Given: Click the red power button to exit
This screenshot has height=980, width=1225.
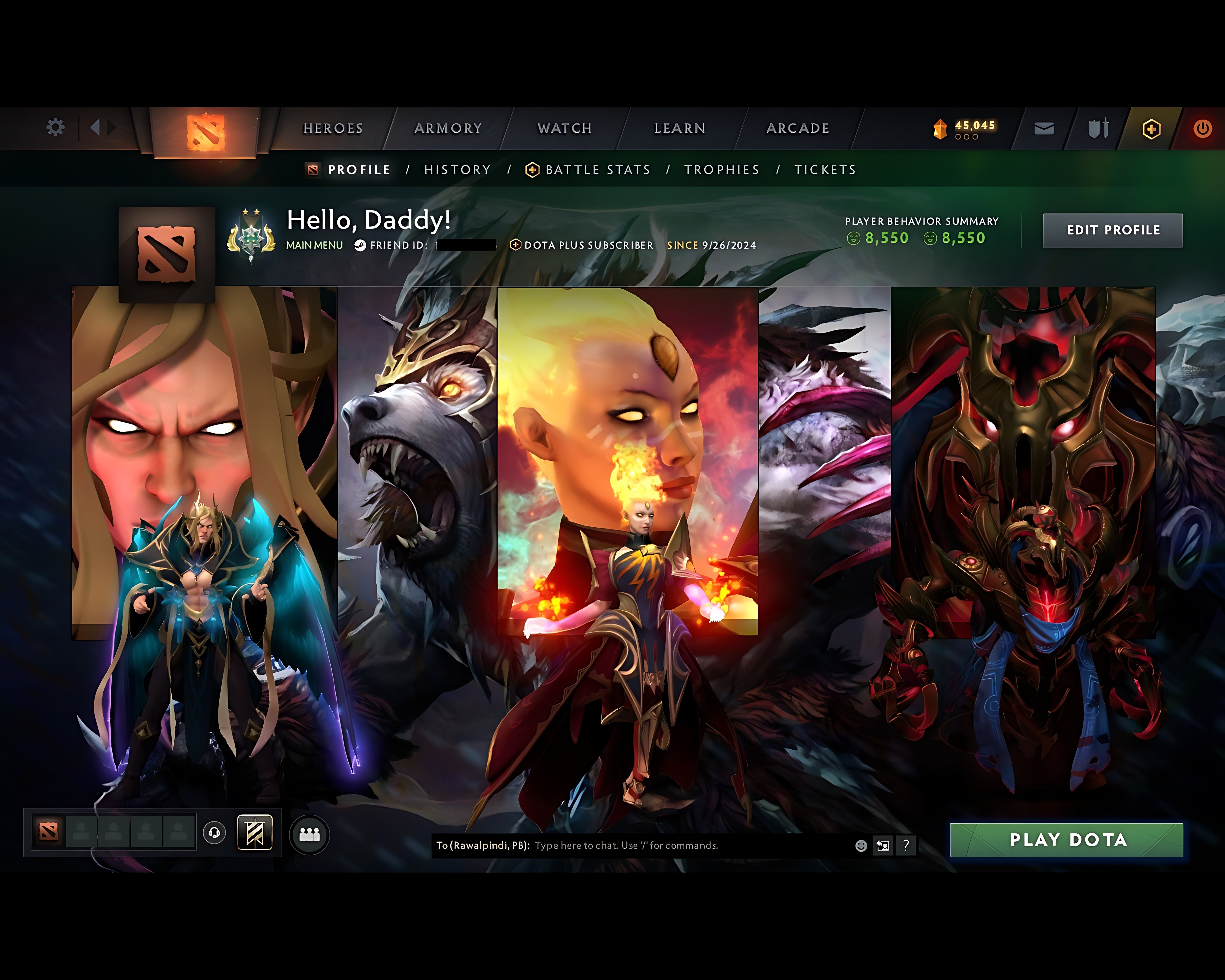Looking at the screenshot, I should (x=1203, y=128).
